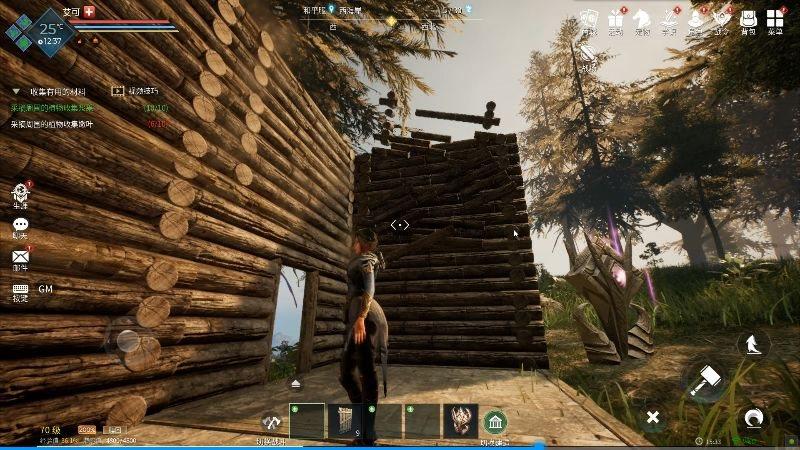This screenshot has height=450, width=800.
Task: Open the gift box rewards icon
Action: [x=616, y=18]
